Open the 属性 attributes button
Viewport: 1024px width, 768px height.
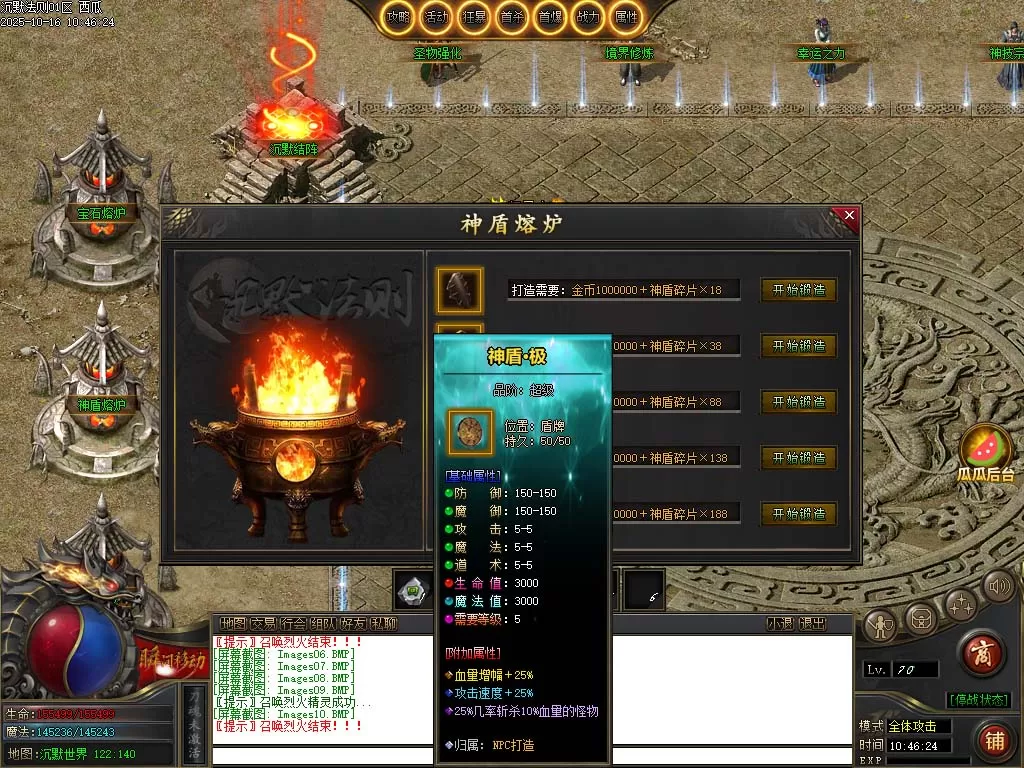click(x=626, y=17)
